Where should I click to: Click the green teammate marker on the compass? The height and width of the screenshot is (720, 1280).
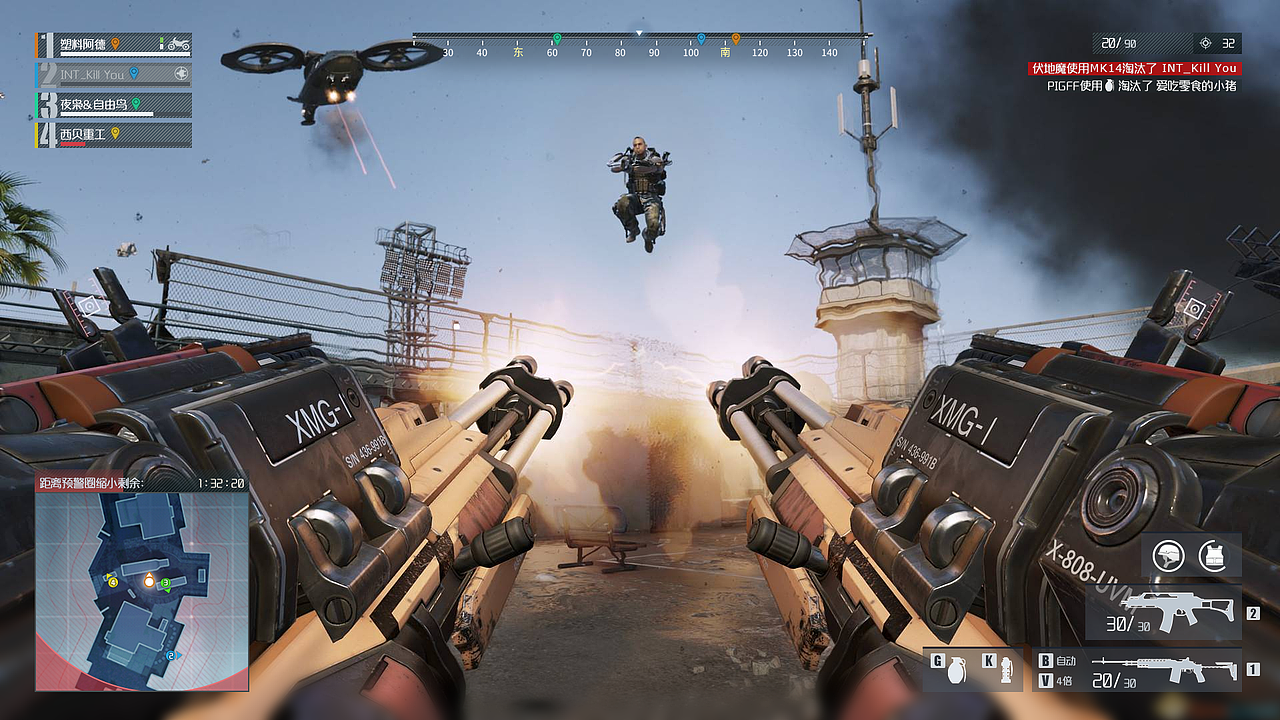point(557,39)
